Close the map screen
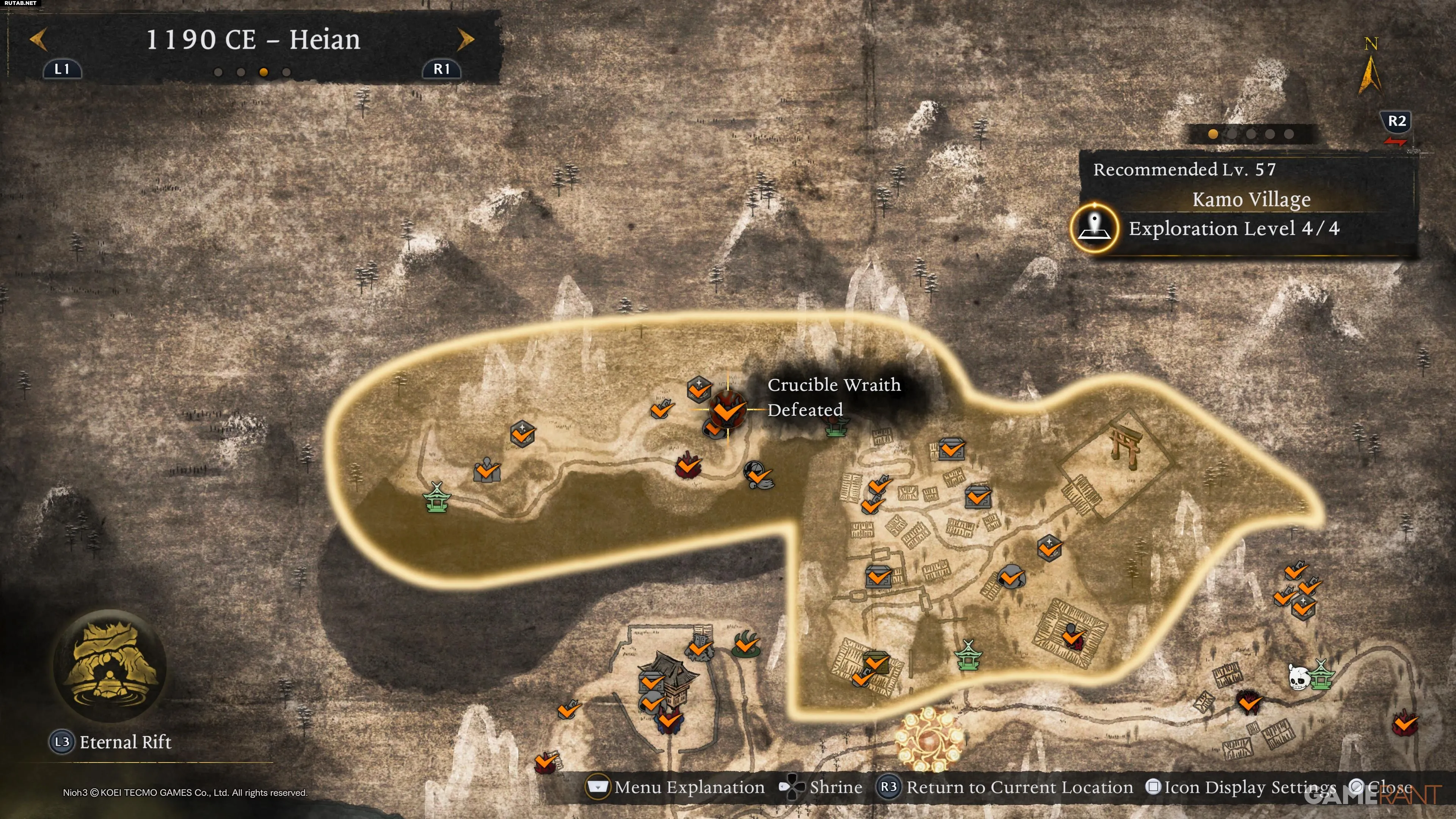Image resolution: width=1456 pixels, height=819 pixels. pos(1380,788)
